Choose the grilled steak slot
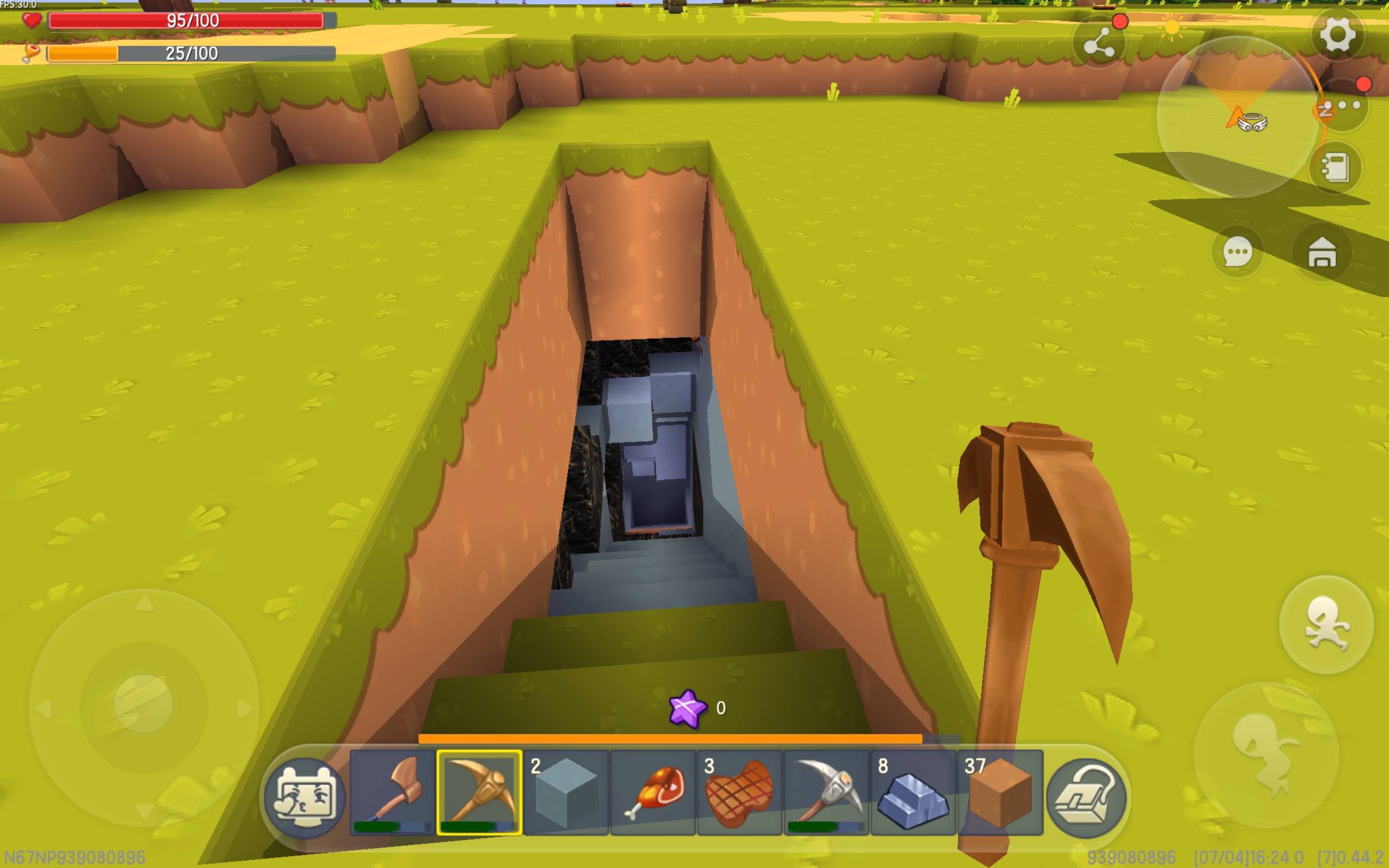 pyautogui.click(x=740, y=792)
